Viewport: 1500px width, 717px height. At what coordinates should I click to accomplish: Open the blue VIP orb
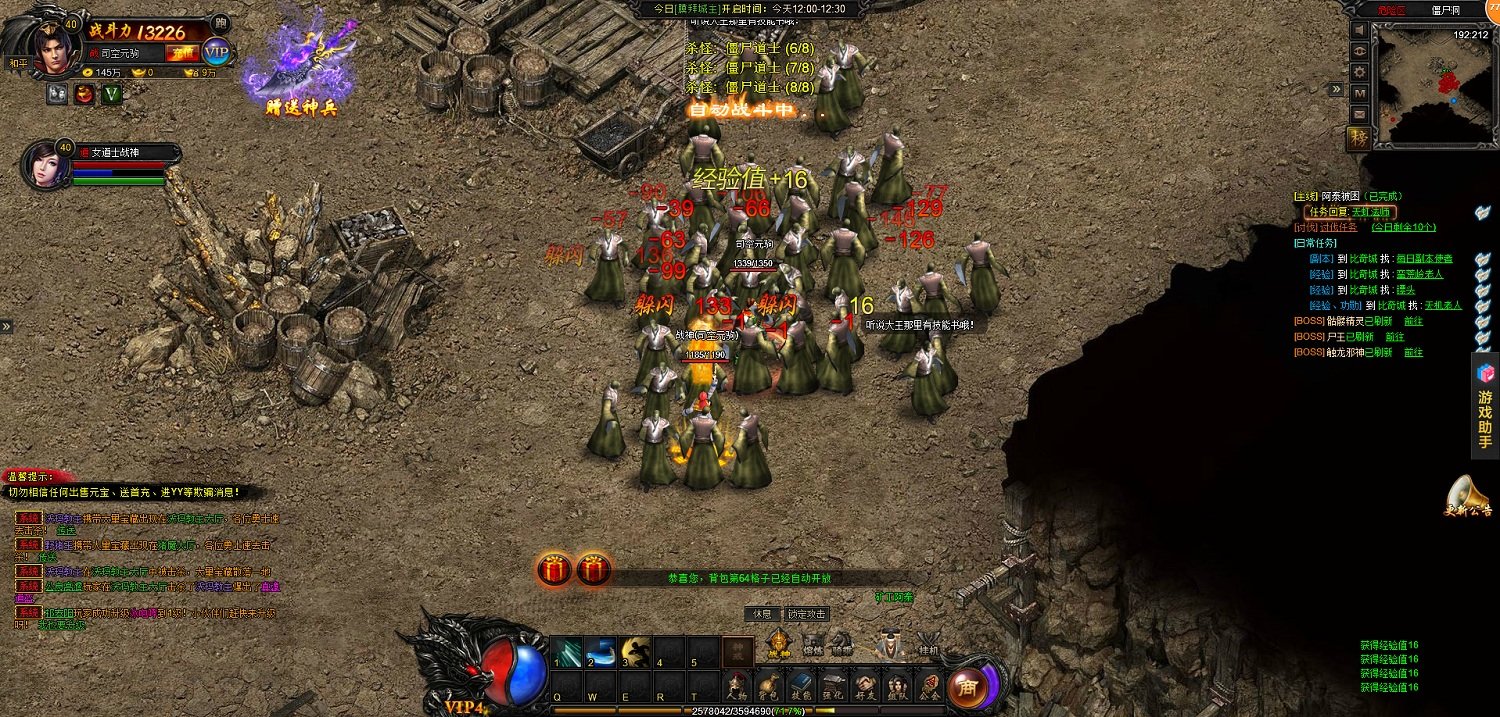point(216,52)
